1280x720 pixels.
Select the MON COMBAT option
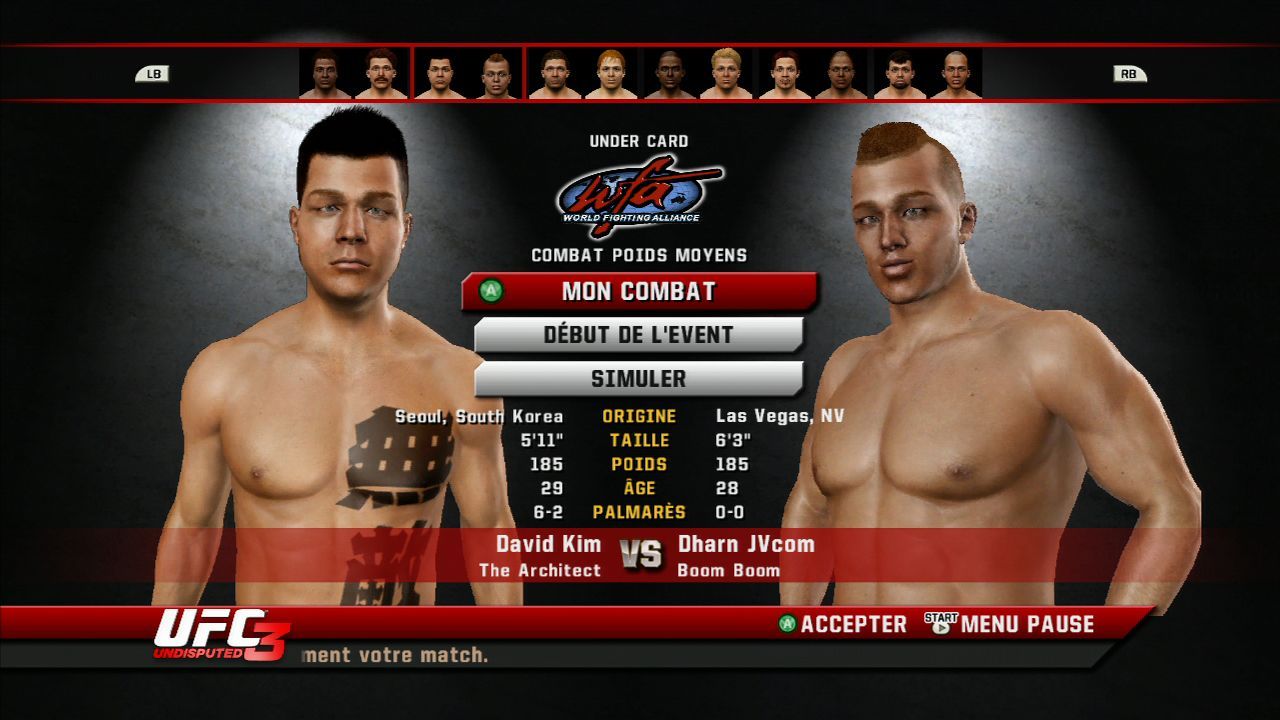(639, 292)
